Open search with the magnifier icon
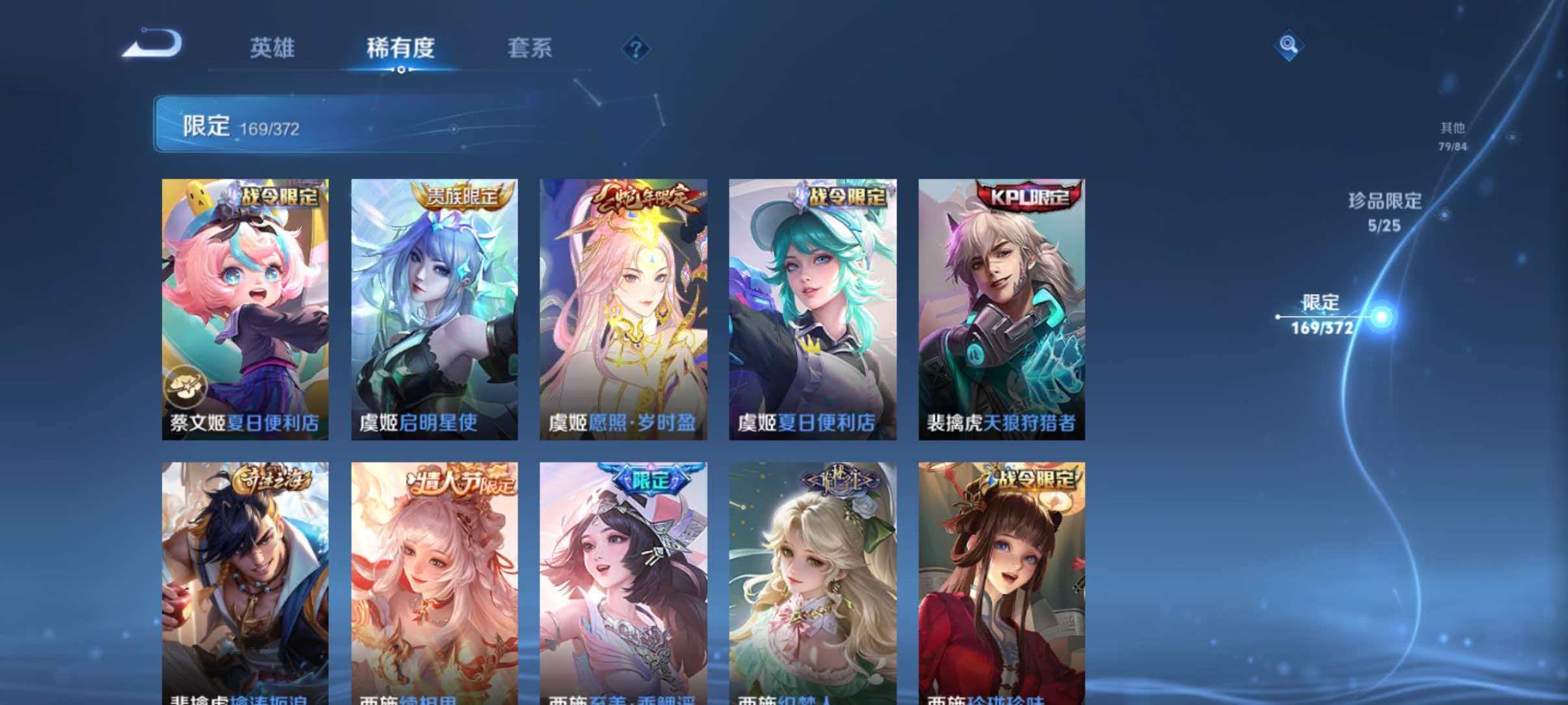 pyautogui.click(x=1289, y=46)
